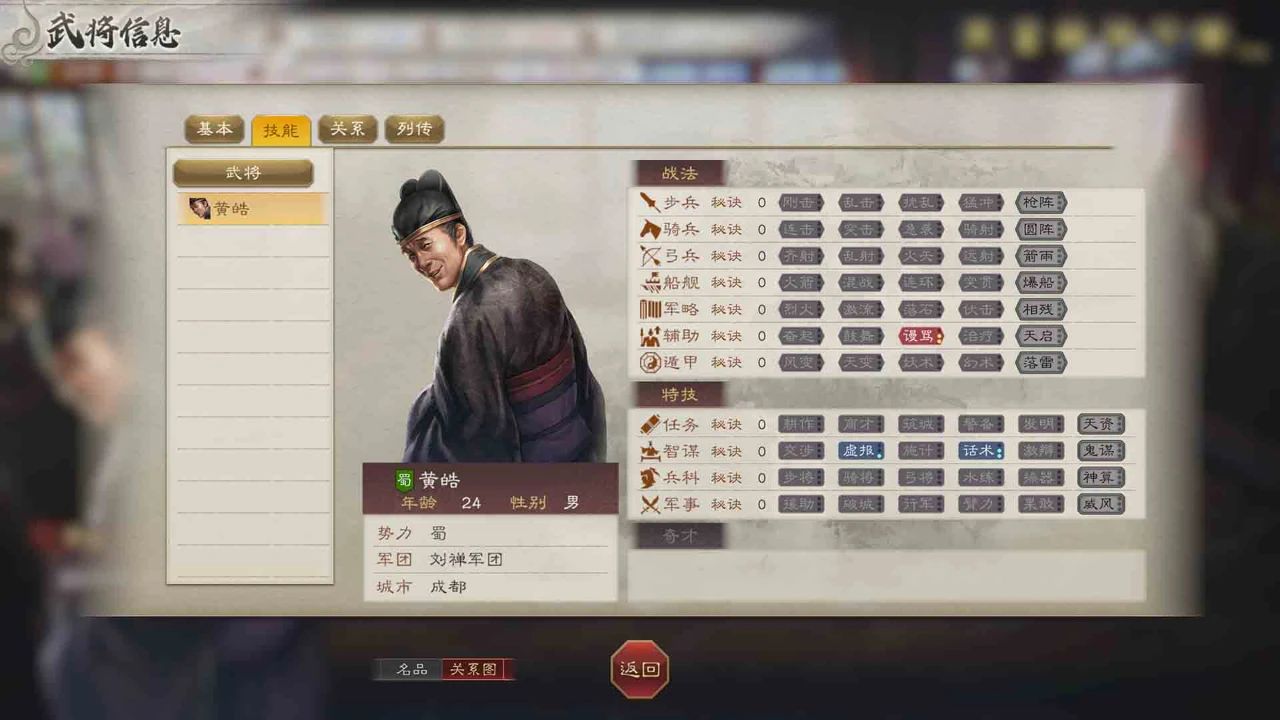Click the blue 虚报 skill
Viewport: 1280px width, 720px height.
coord(861,451)
